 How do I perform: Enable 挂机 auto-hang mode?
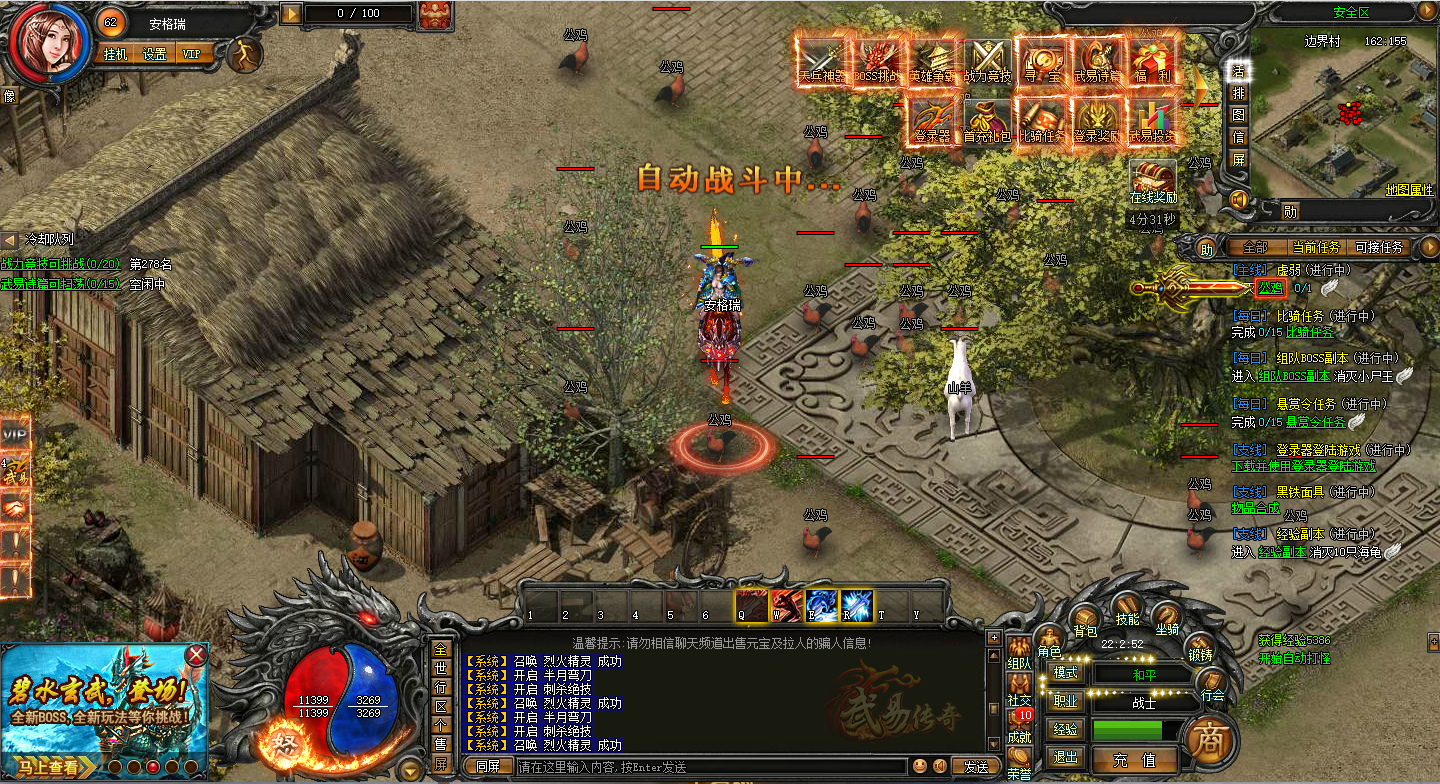pyautogui.click(x=115, y=53)
